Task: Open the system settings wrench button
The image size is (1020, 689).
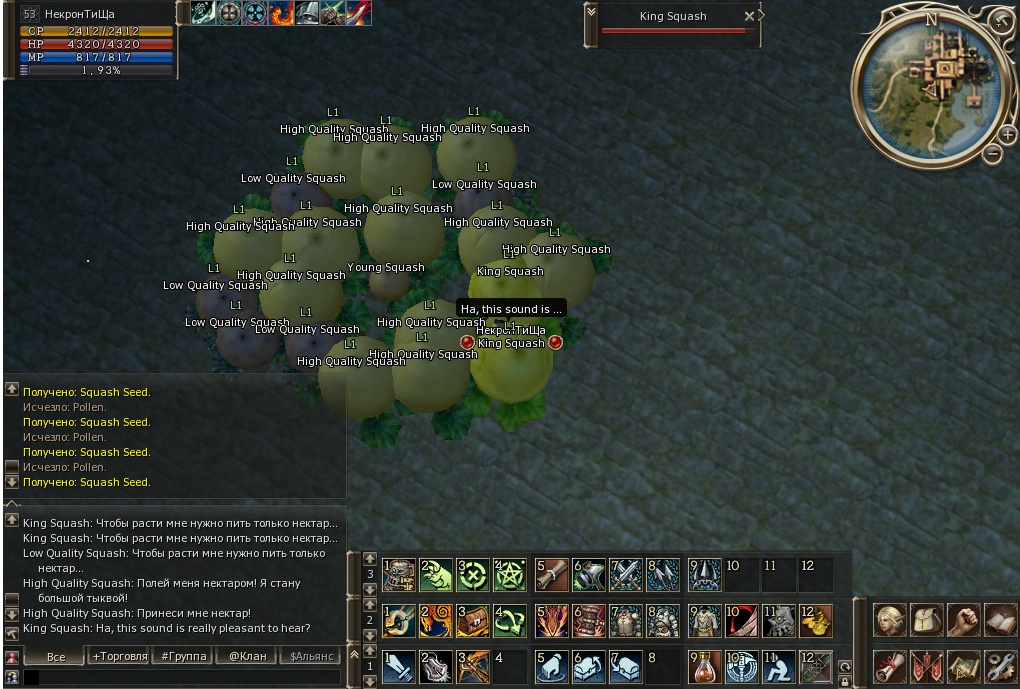Action: click(x=1000, y=666)
